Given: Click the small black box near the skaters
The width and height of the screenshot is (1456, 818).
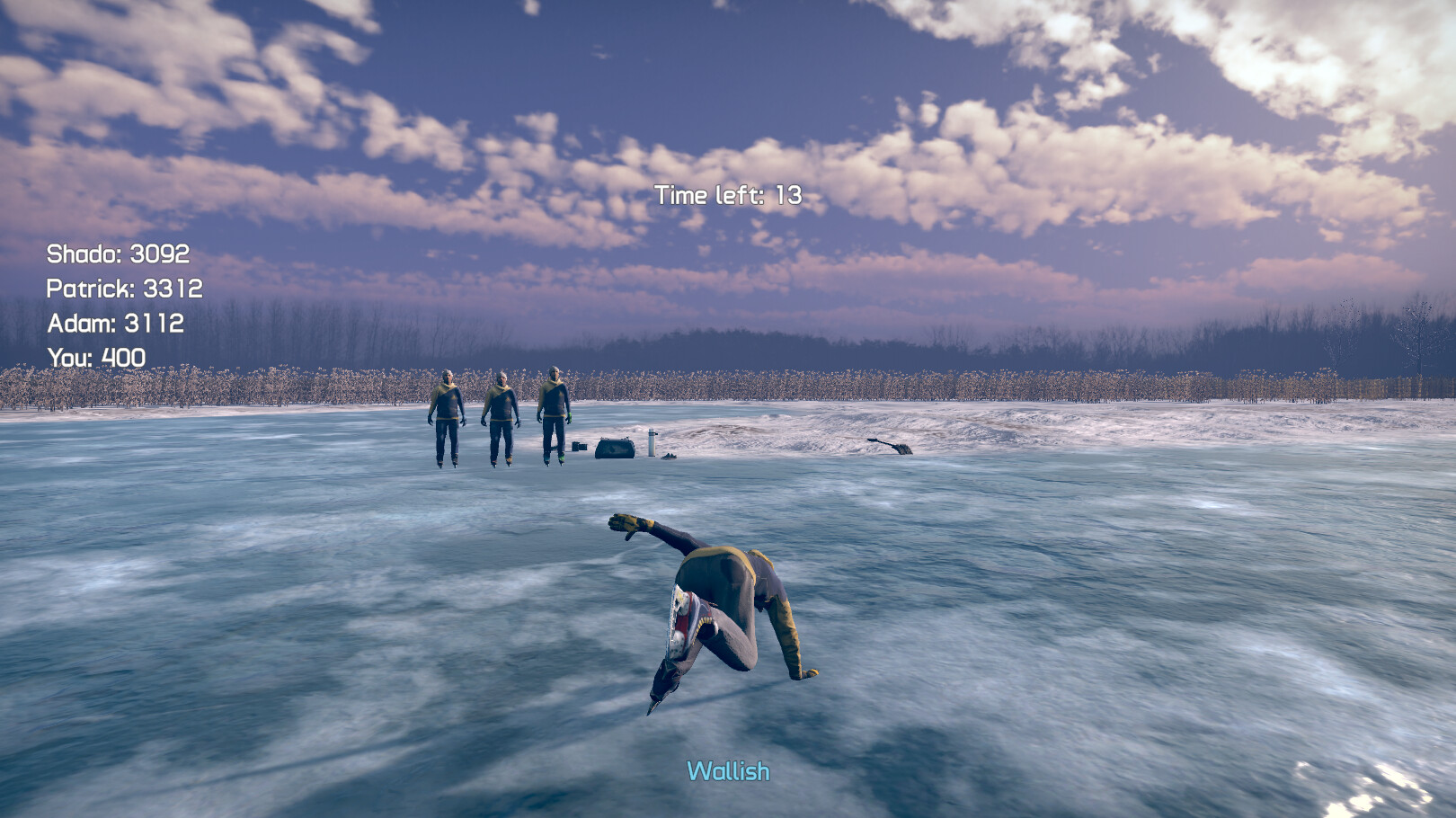Looking at the screenshot, I should 579,446.
